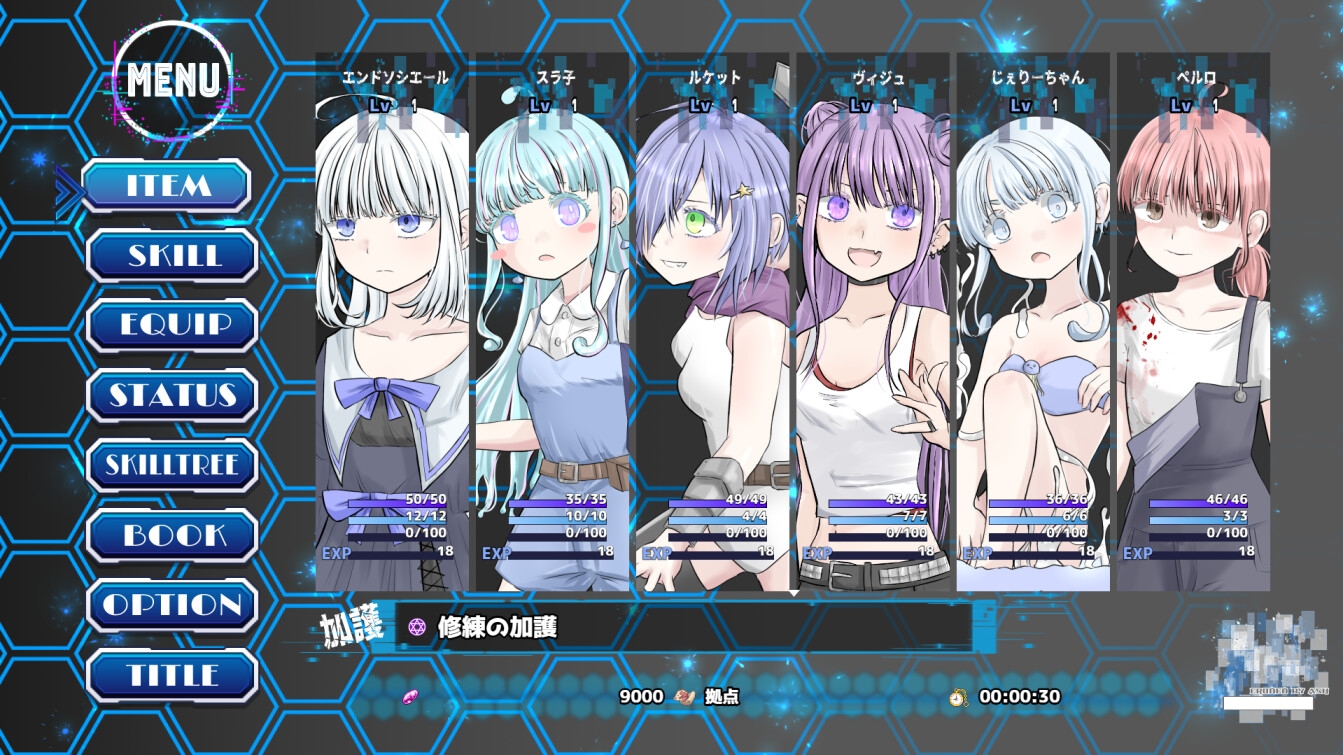
Task: Open the SKILLTREE menu
Action: (x=173, y=465)
